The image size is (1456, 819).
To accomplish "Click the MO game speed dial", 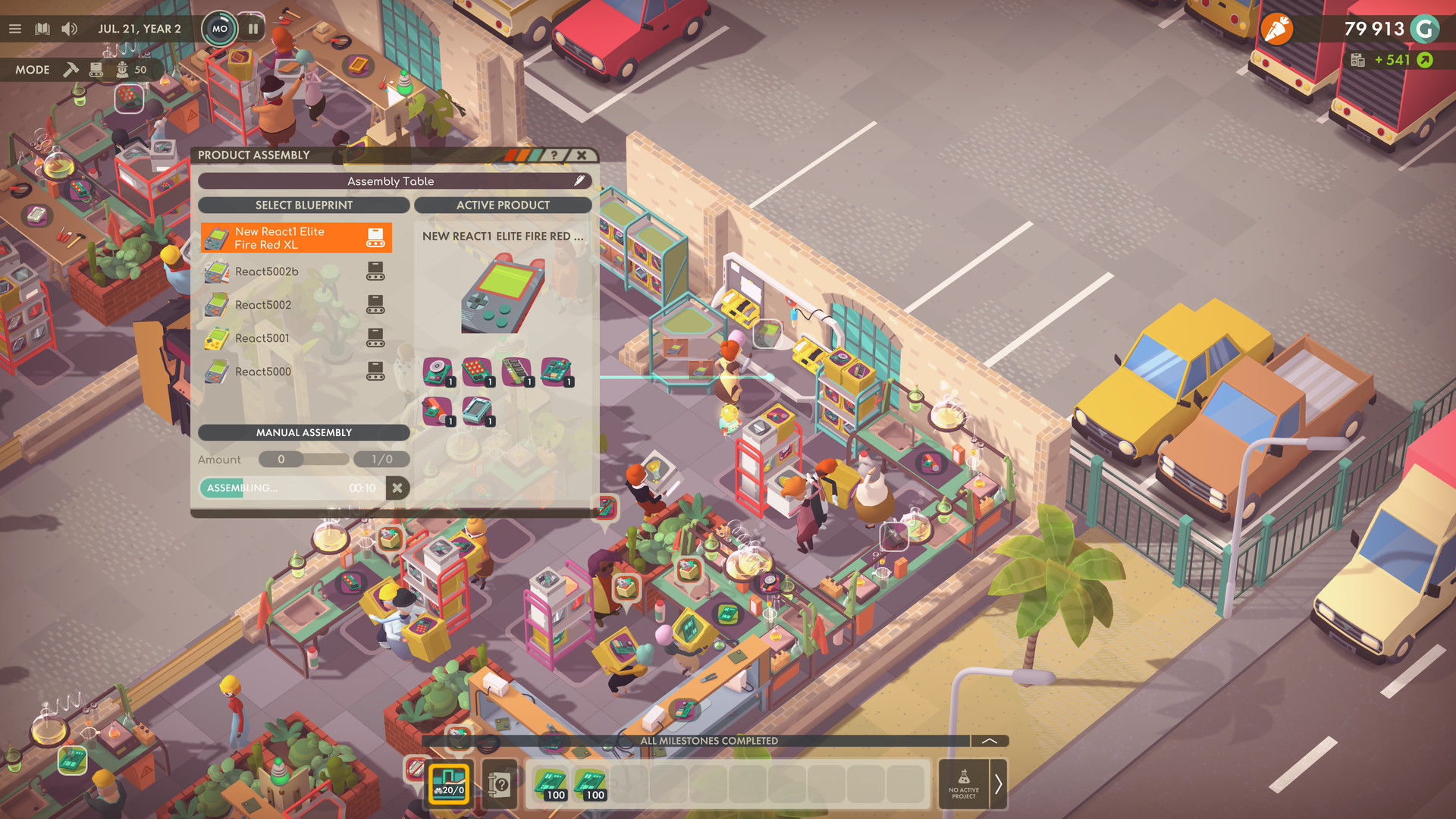I will (x=220, y=28).
